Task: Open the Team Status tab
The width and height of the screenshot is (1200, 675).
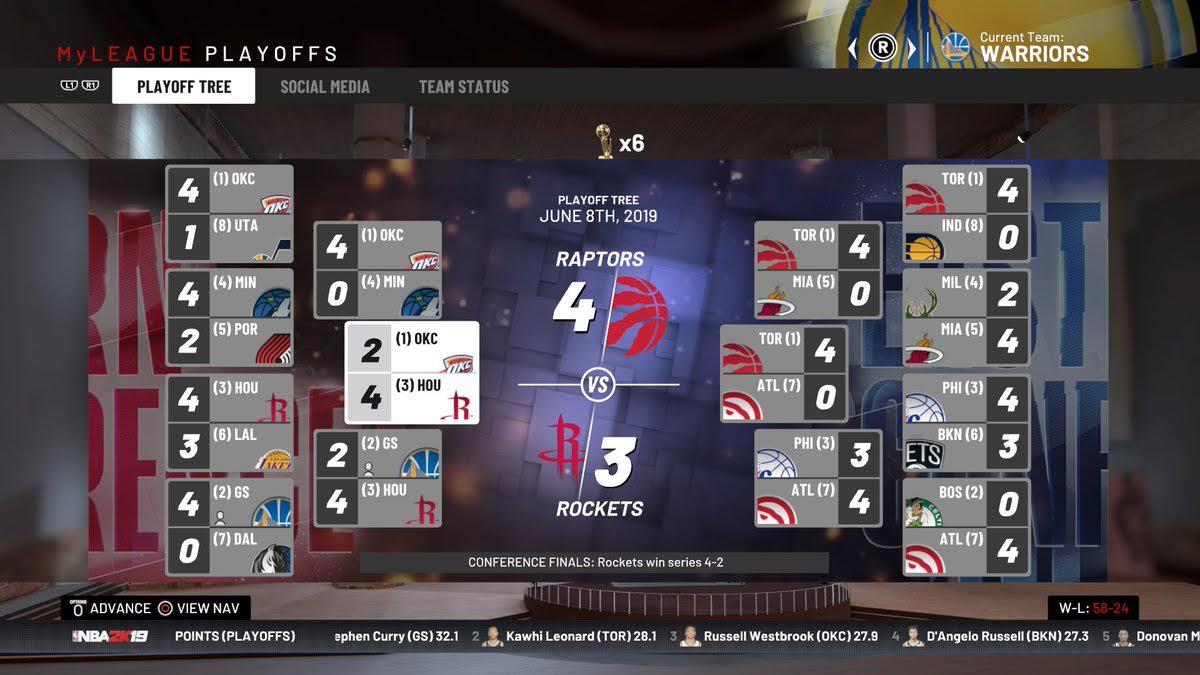Action: [463, 87]
